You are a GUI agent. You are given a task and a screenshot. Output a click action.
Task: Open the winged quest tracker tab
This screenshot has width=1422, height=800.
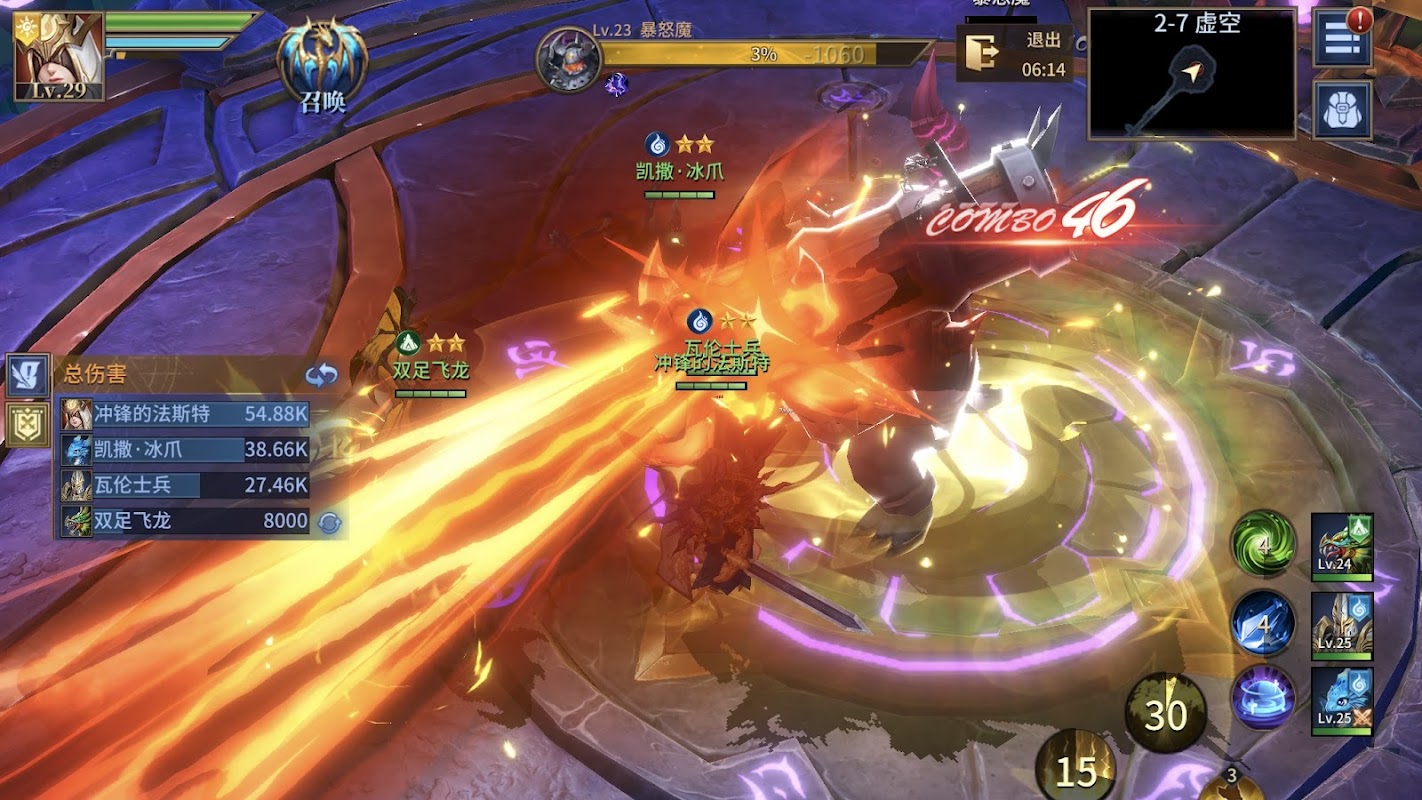click(x=27, y=375)
